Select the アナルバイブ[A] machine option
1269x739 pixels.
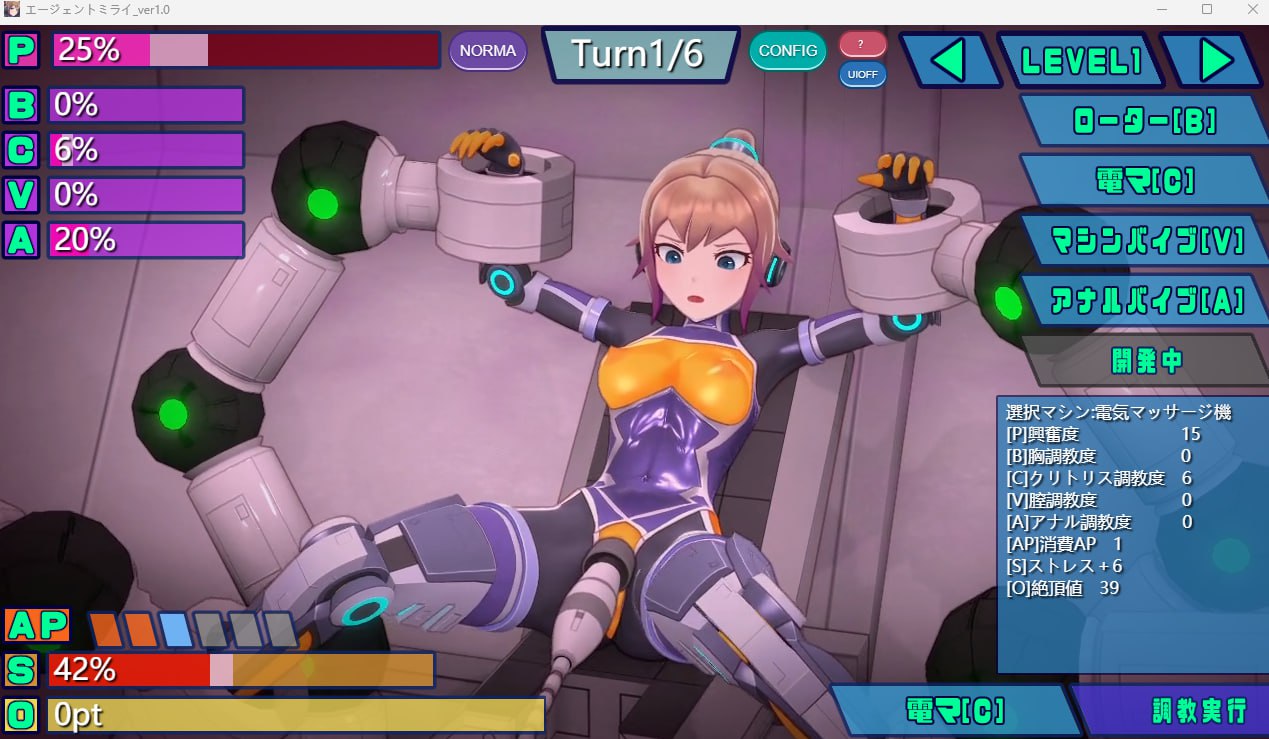point(1144,299)
